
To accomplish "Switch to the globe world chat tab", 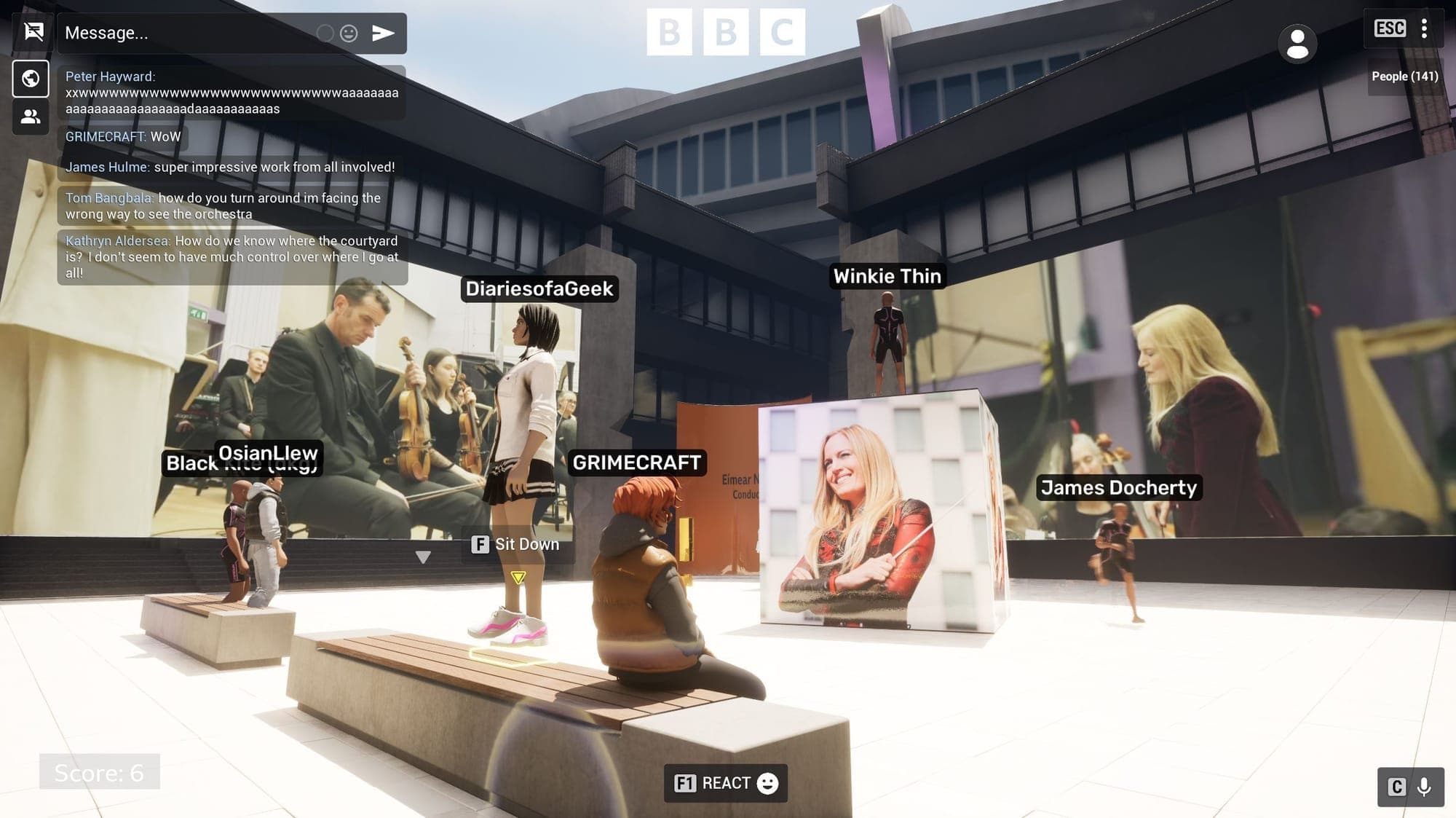I will (31, 79).
